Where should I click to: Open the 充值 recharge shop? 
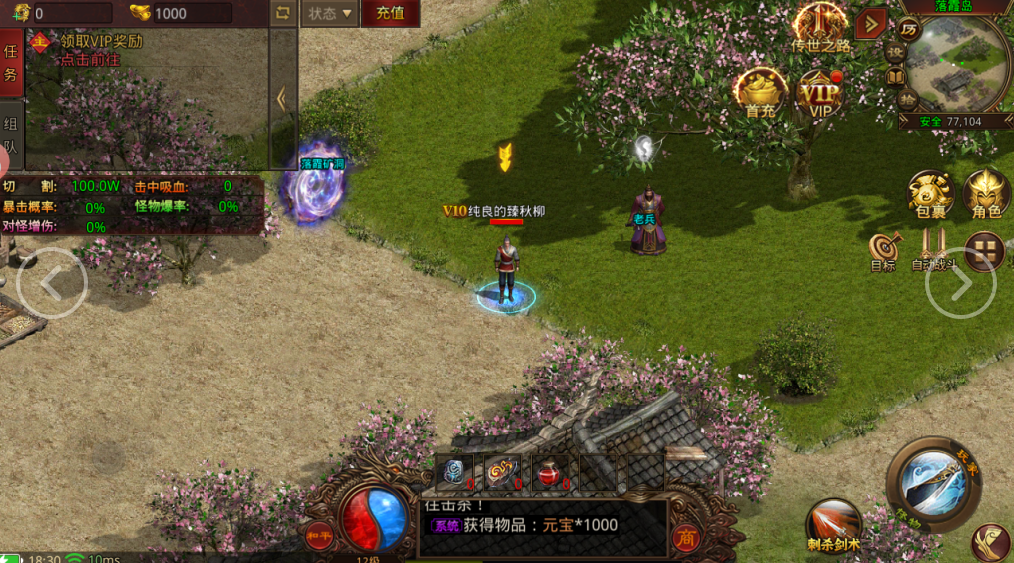click(x=390, y=14)
